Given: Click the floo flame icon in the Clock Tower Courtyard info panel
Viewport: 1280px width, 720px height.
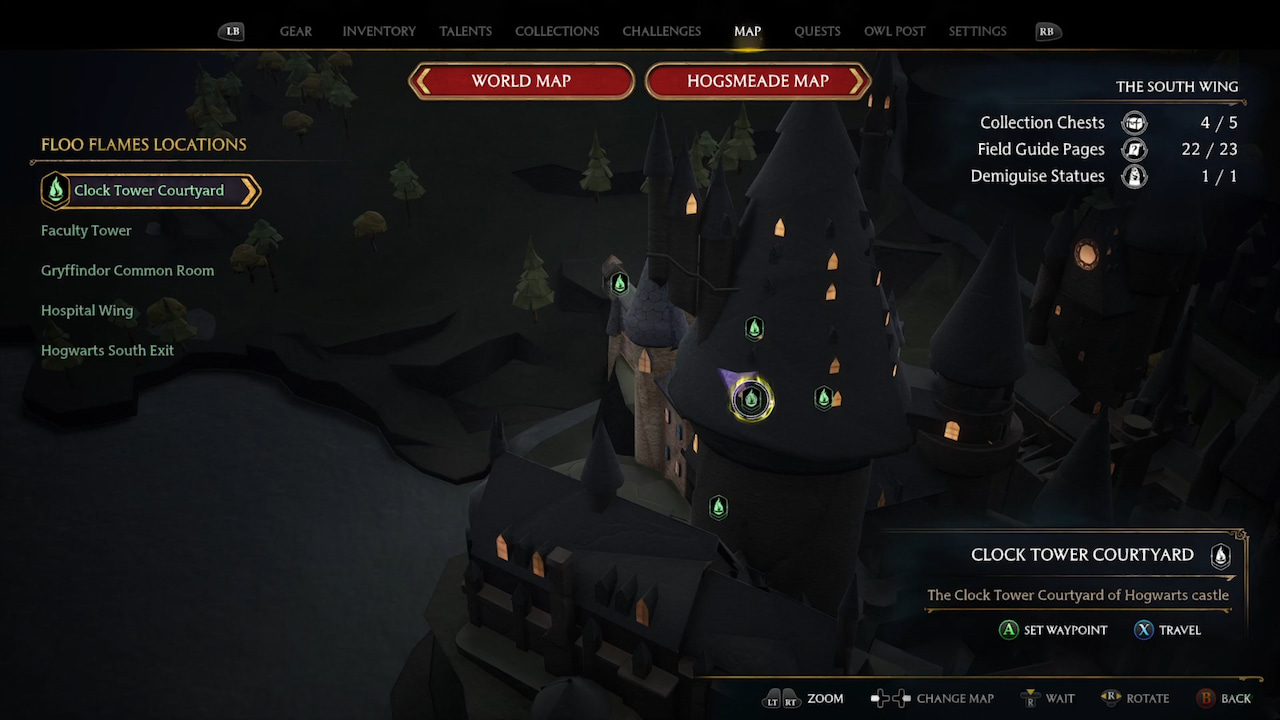Looking at the screenshot, I should point(1220,556).
